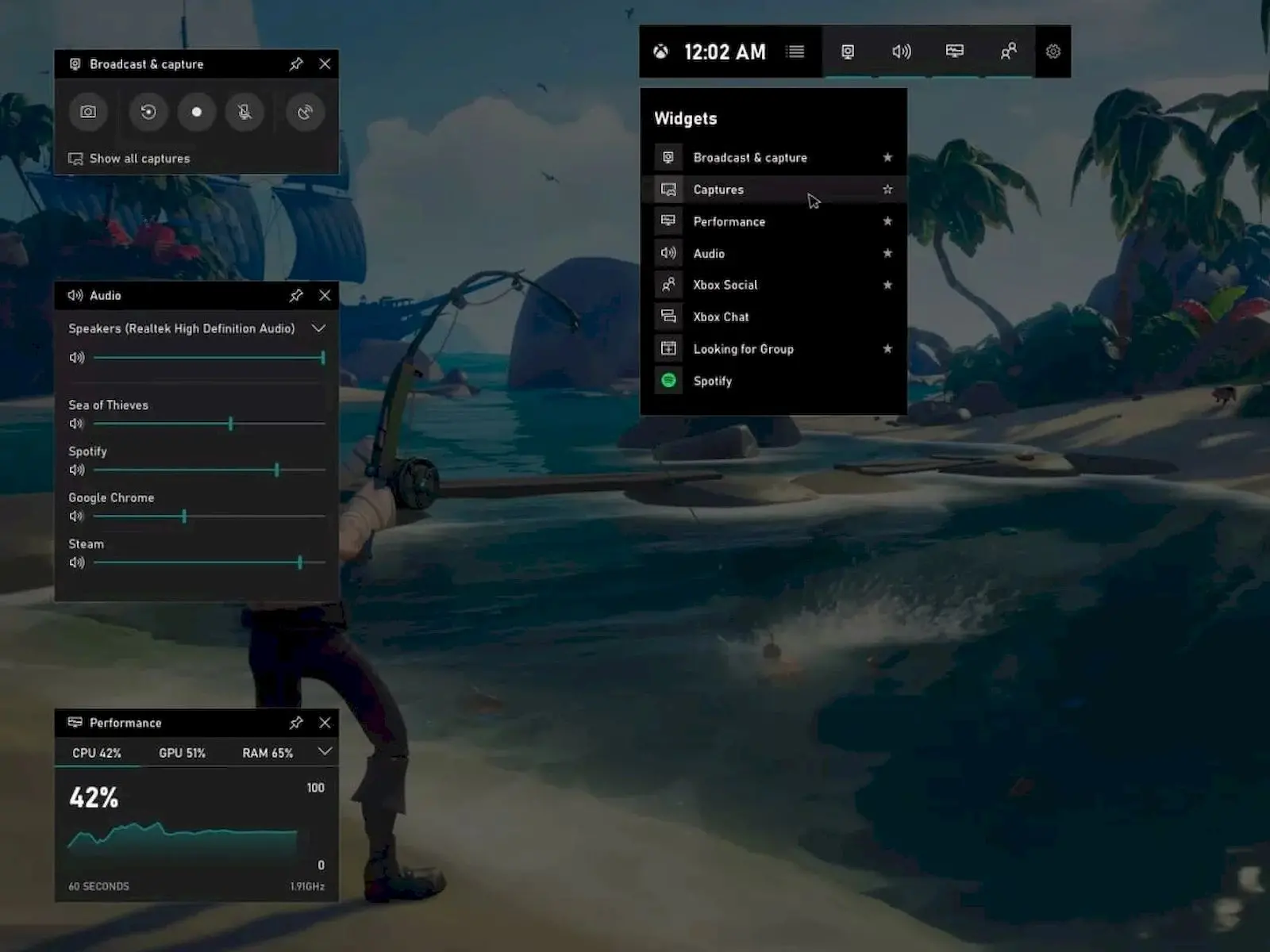Open Looking for Group from Widgets
The height and width of the screenshot is (952, 1270).
point(743,349)
